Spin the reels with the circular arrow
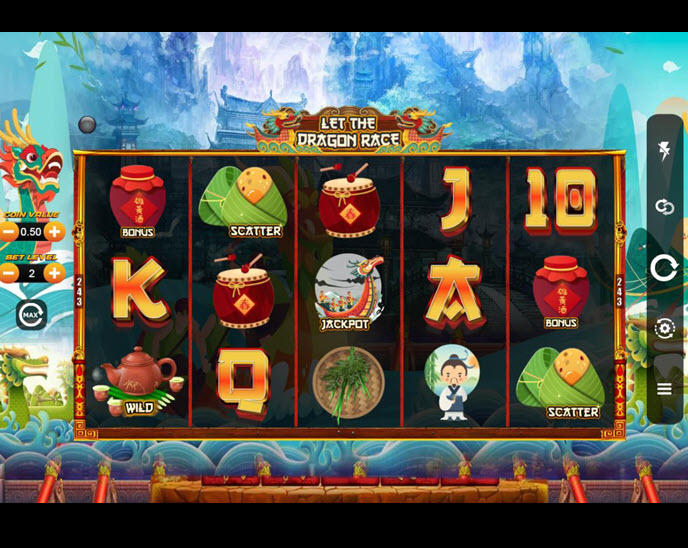 coord(664,267)
